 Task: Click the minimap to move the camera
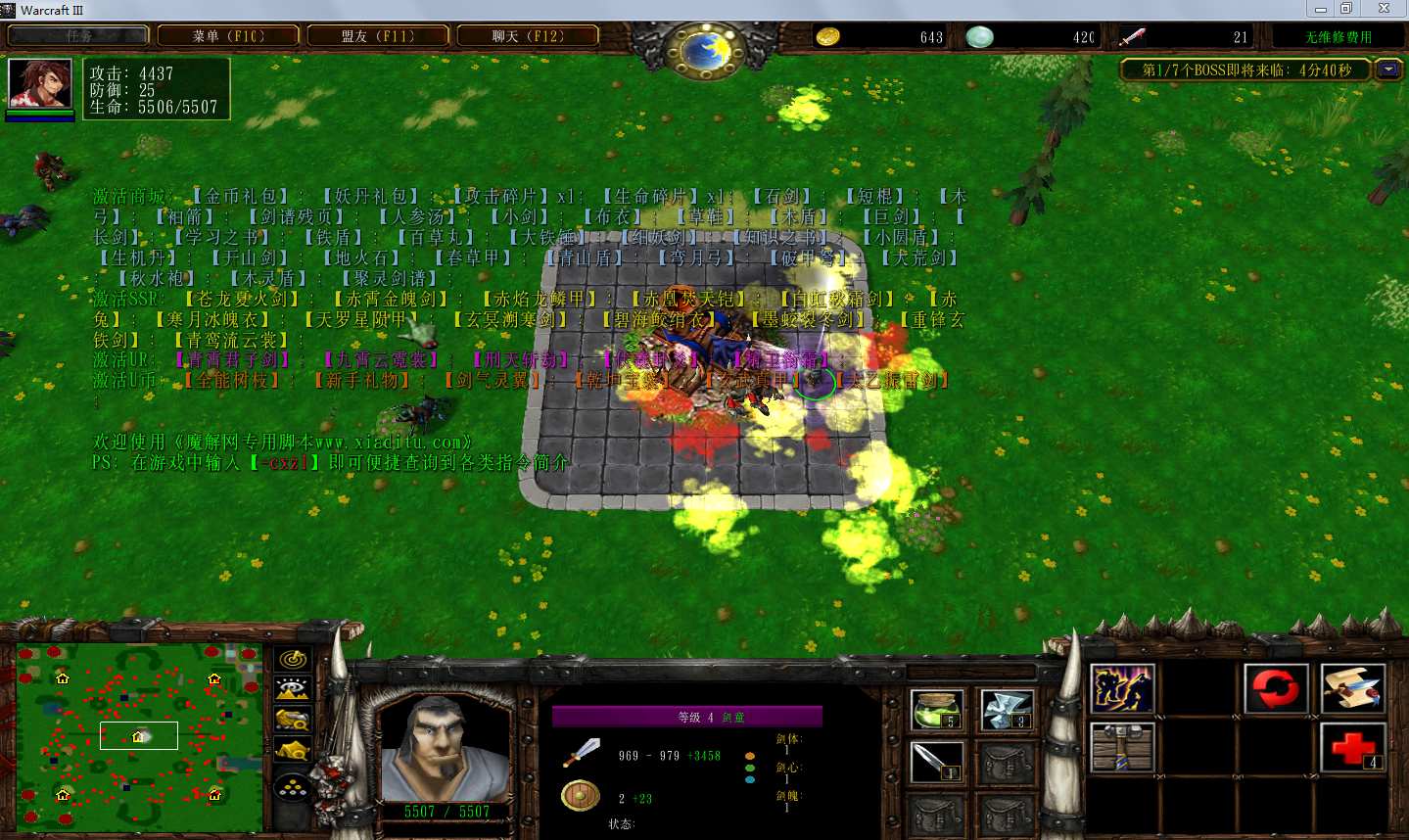[x=139, y=734]
